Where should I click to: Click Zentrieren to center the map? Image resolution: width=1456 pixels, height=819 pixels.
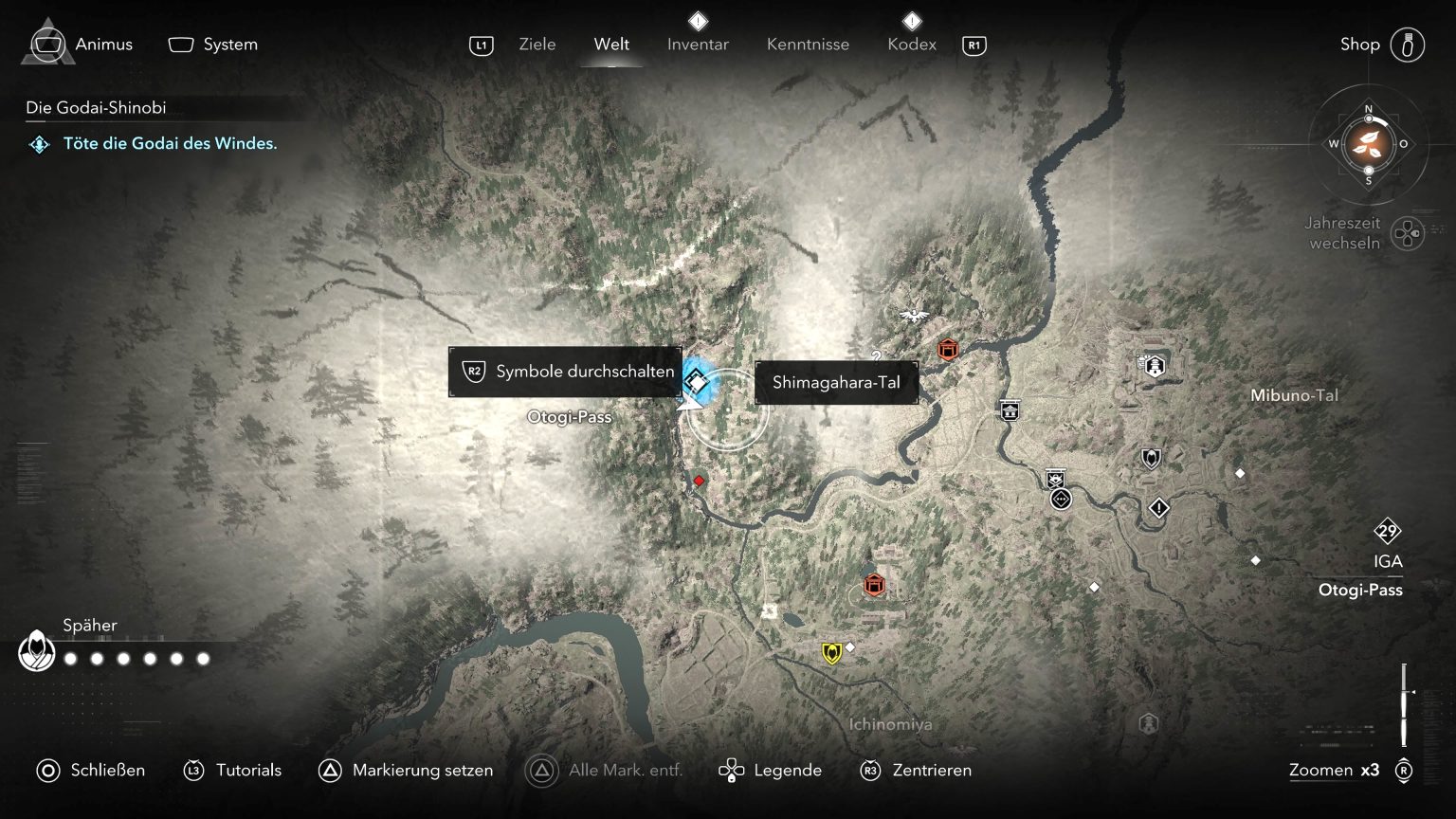click(x=916, y=770)
